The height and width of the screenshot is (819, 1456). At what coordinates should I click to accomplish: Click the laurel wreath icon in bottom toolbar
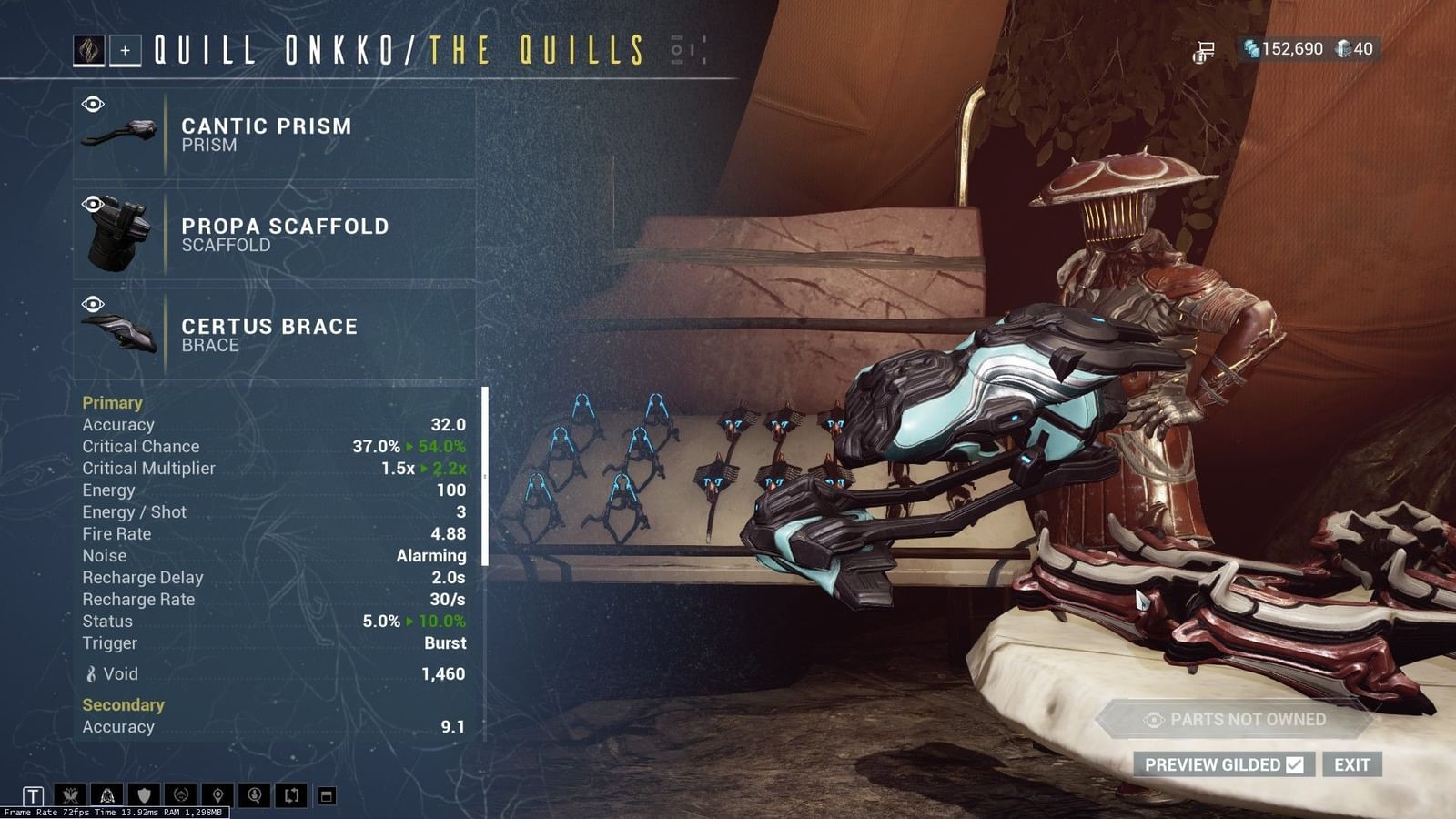(182, 794)
